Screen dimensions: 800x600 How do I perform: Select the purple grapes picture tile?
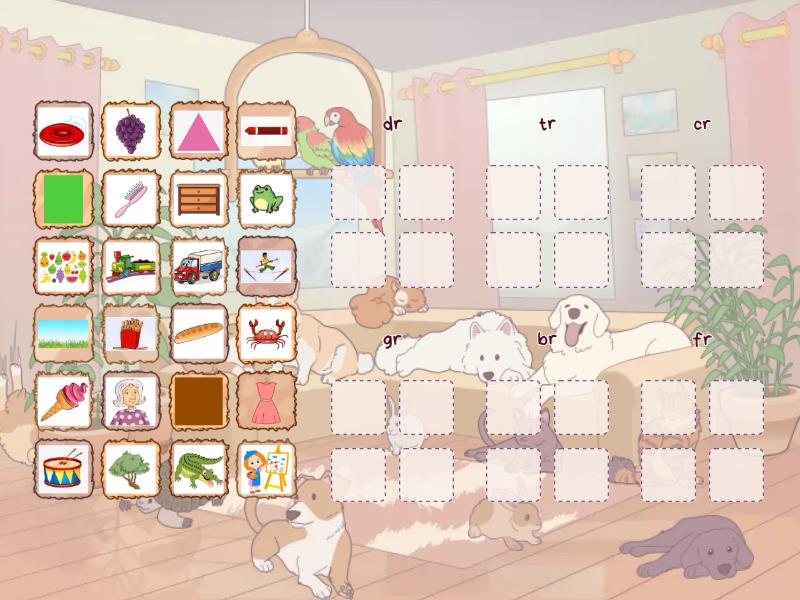coord(131,130)
